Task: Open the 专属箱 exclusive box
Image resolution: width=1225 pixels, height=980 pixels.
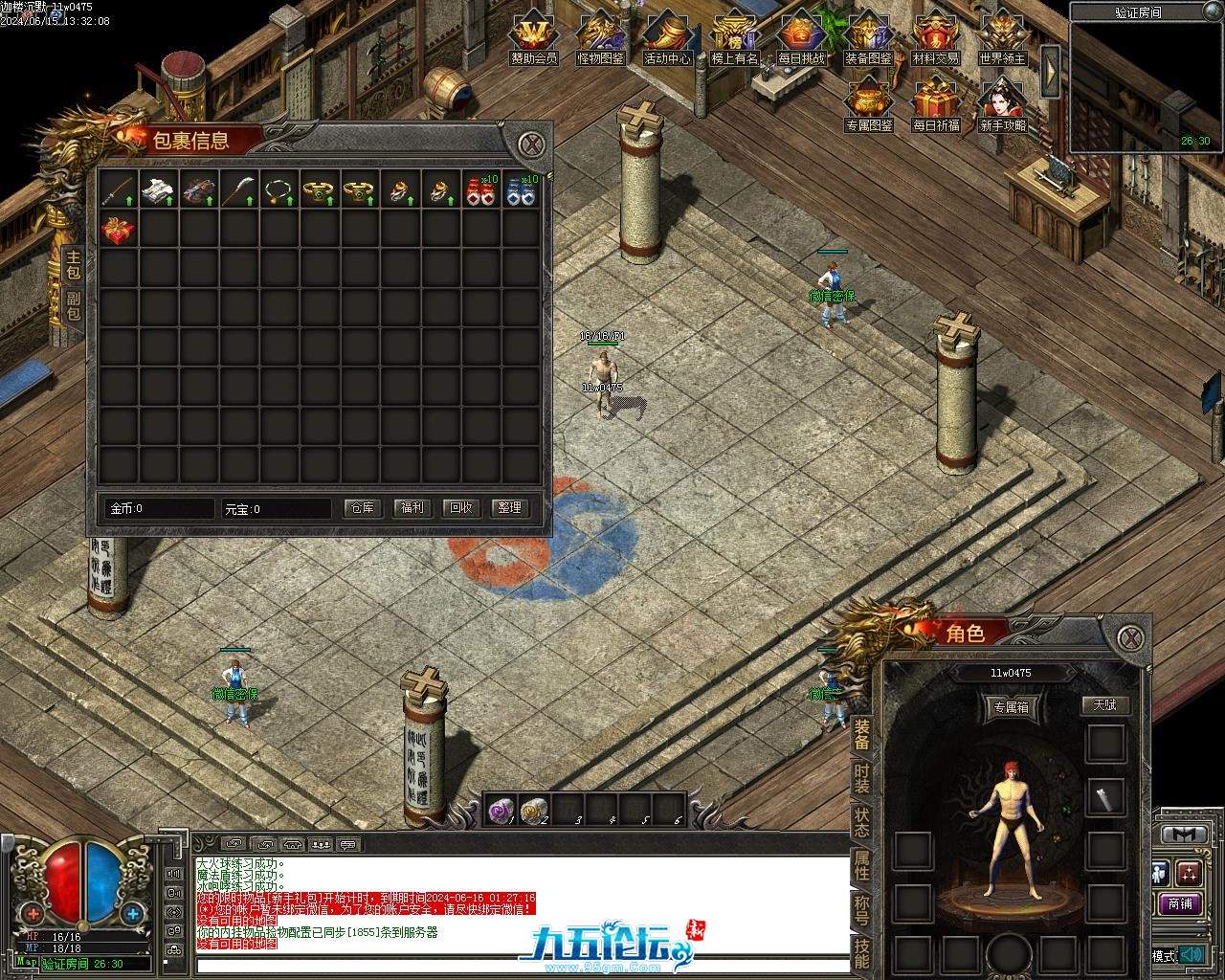Action: [x=1010, y=708]
